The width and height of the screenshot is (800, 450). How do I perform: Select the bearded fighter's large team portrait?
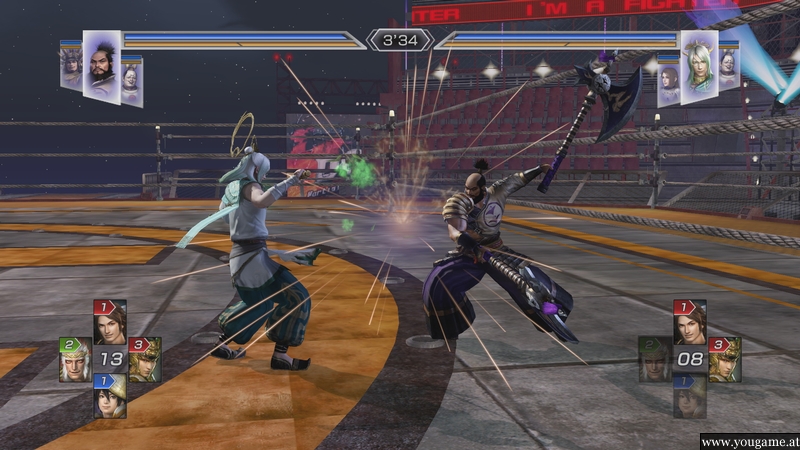tap(101, 64)
